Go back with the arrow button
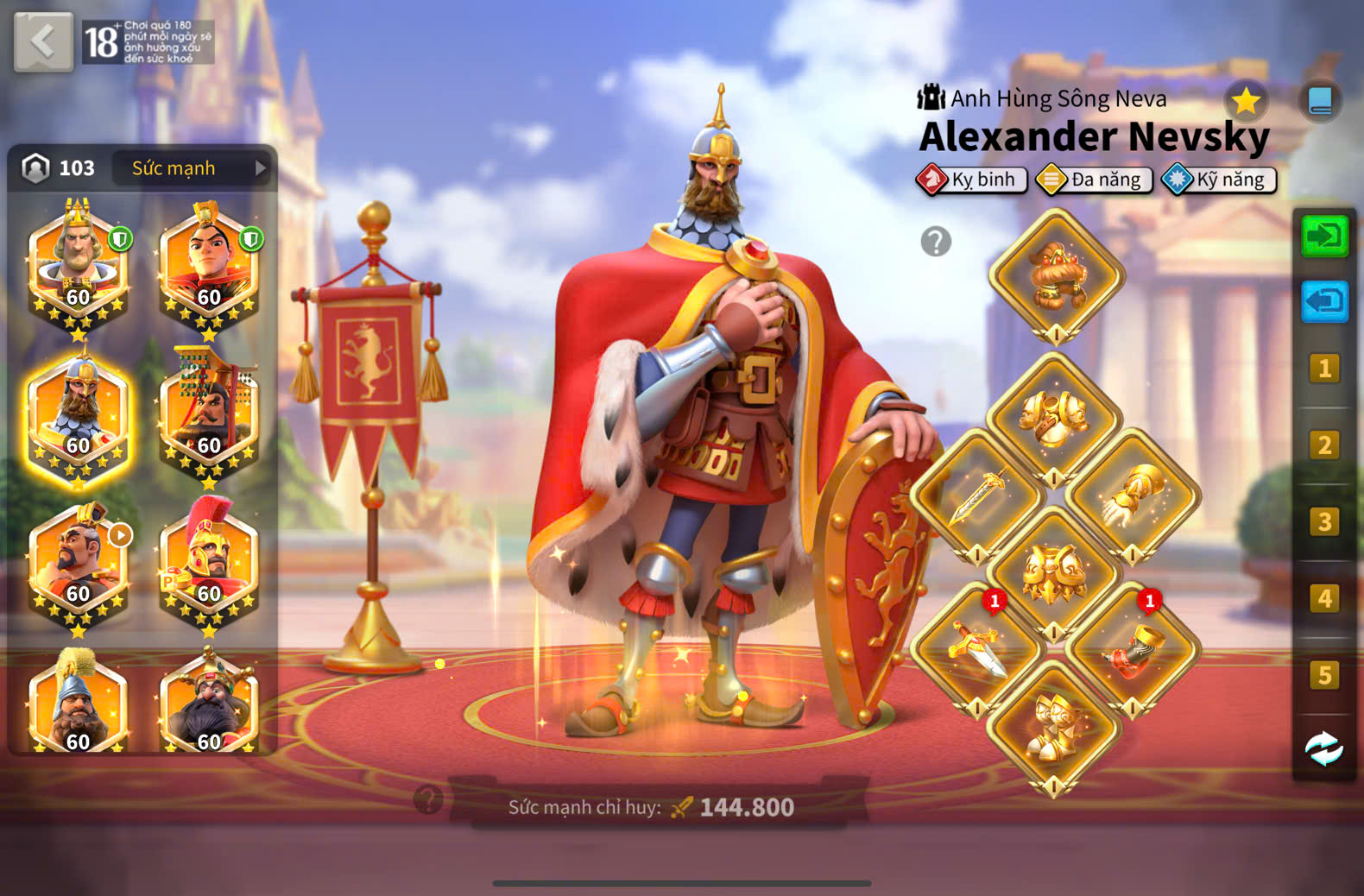The image size is (1364, 896). [43, 41]
